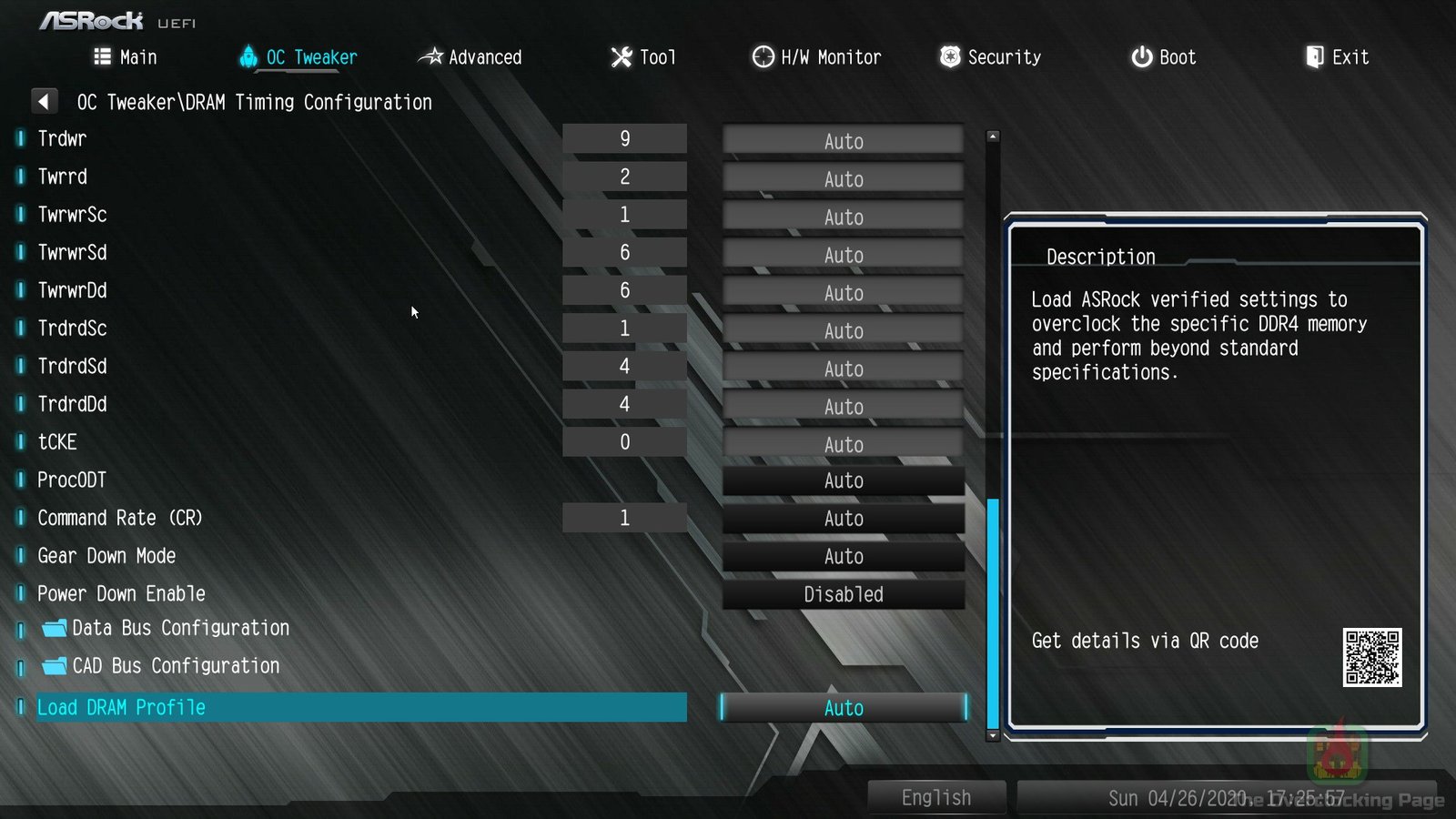Go to the Exit tab

(1337, 57)
